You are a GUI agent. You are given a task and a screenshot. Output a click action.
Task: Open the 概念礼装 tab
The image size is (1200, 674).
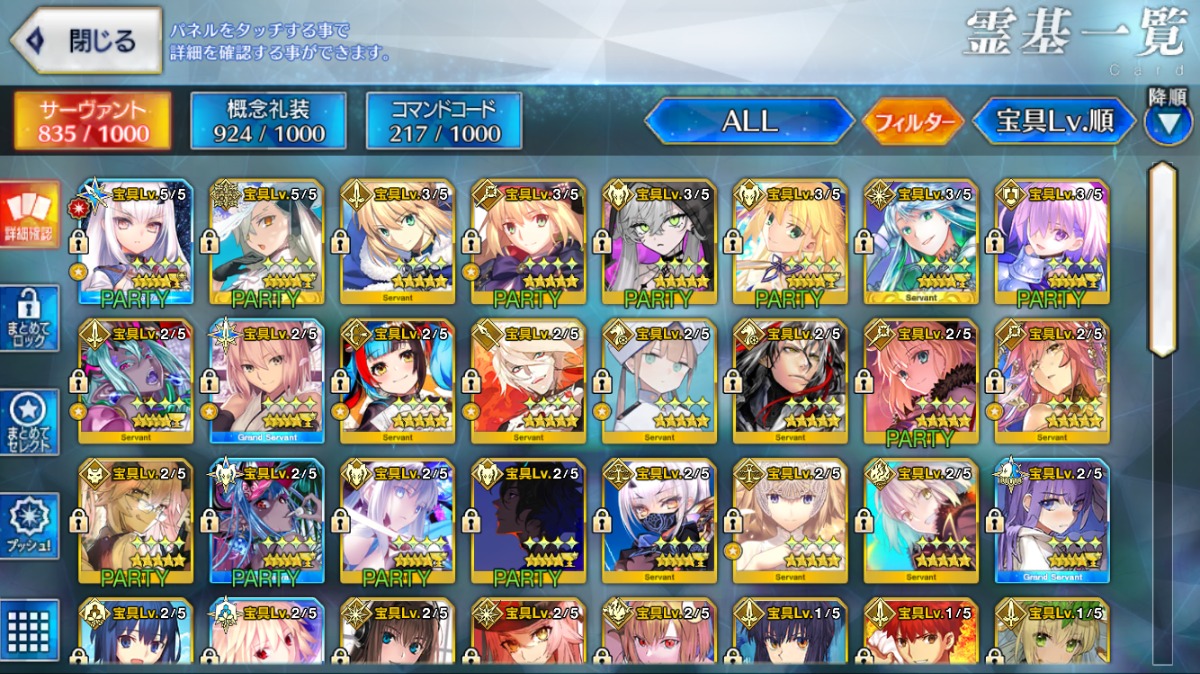[x=268, y=122]
